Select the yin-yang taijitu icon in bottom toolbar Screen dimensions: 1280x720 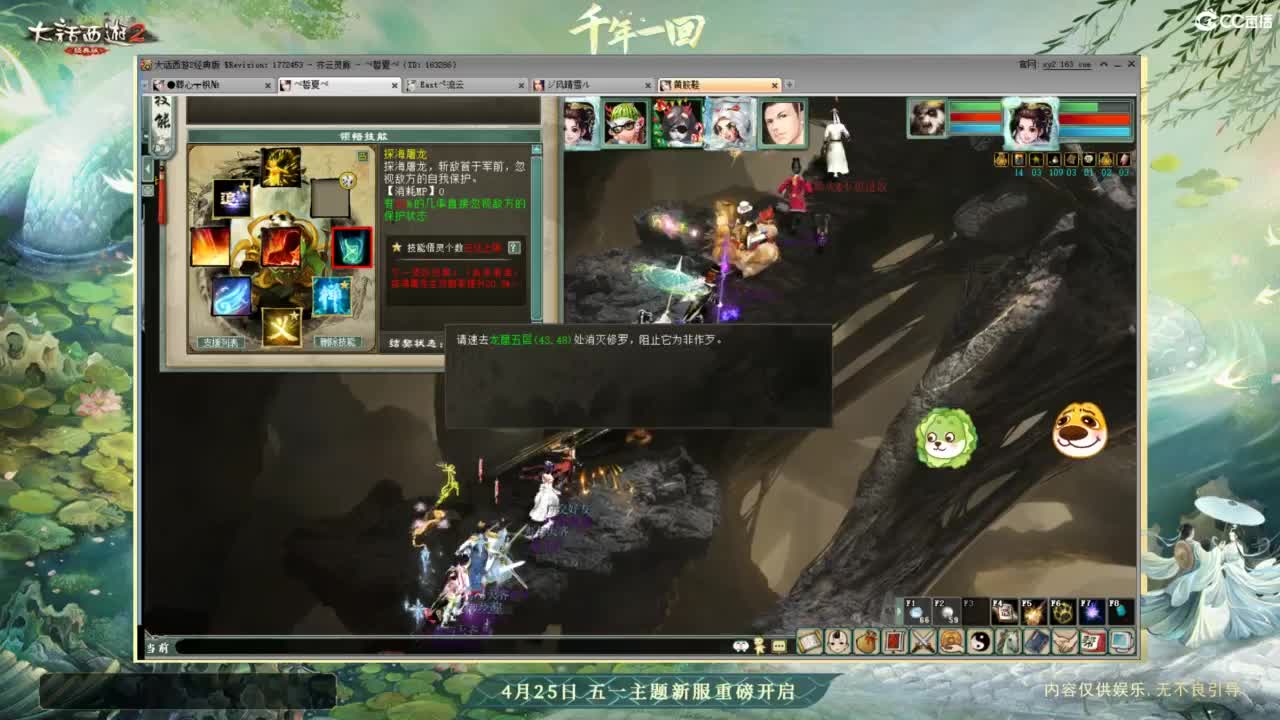click(981, 640)
